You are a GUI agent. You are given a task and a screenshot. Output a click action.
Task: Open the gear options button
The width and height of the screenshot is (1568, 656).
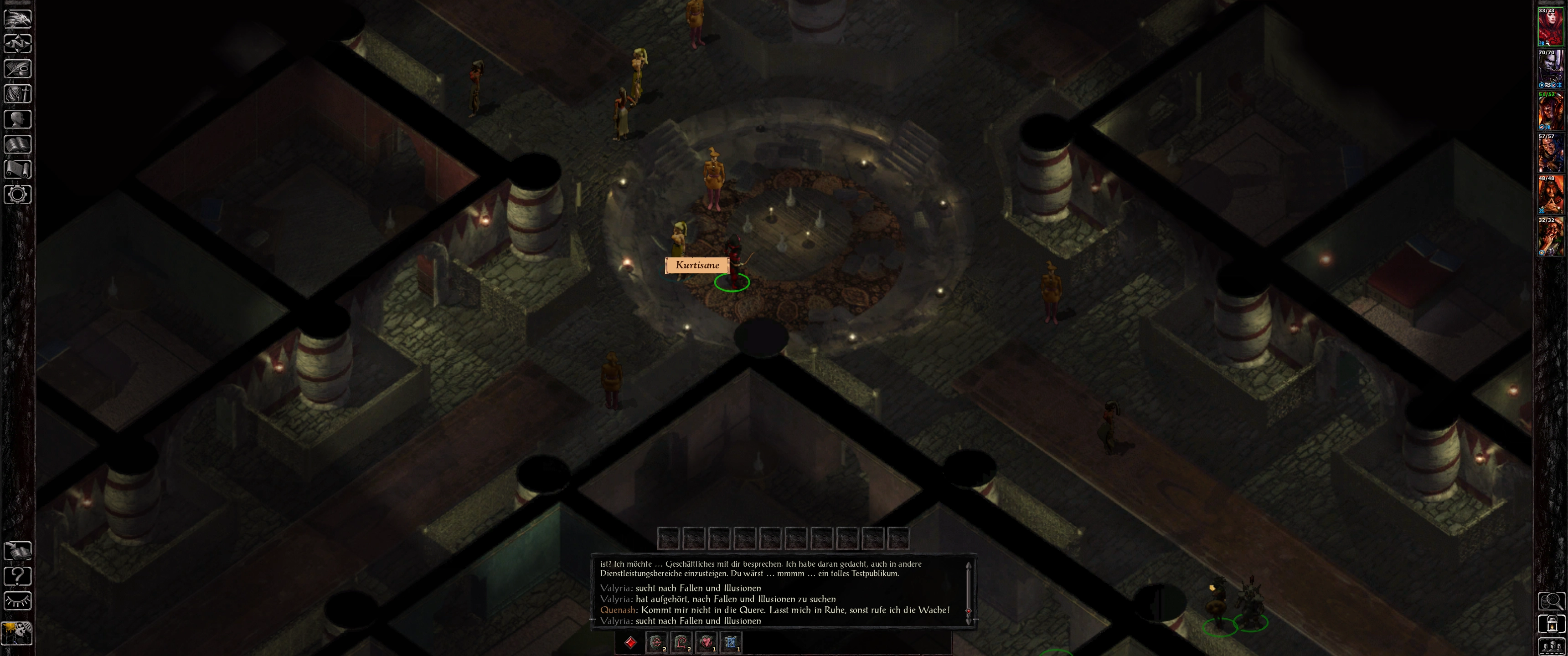[x=18, y=194]
